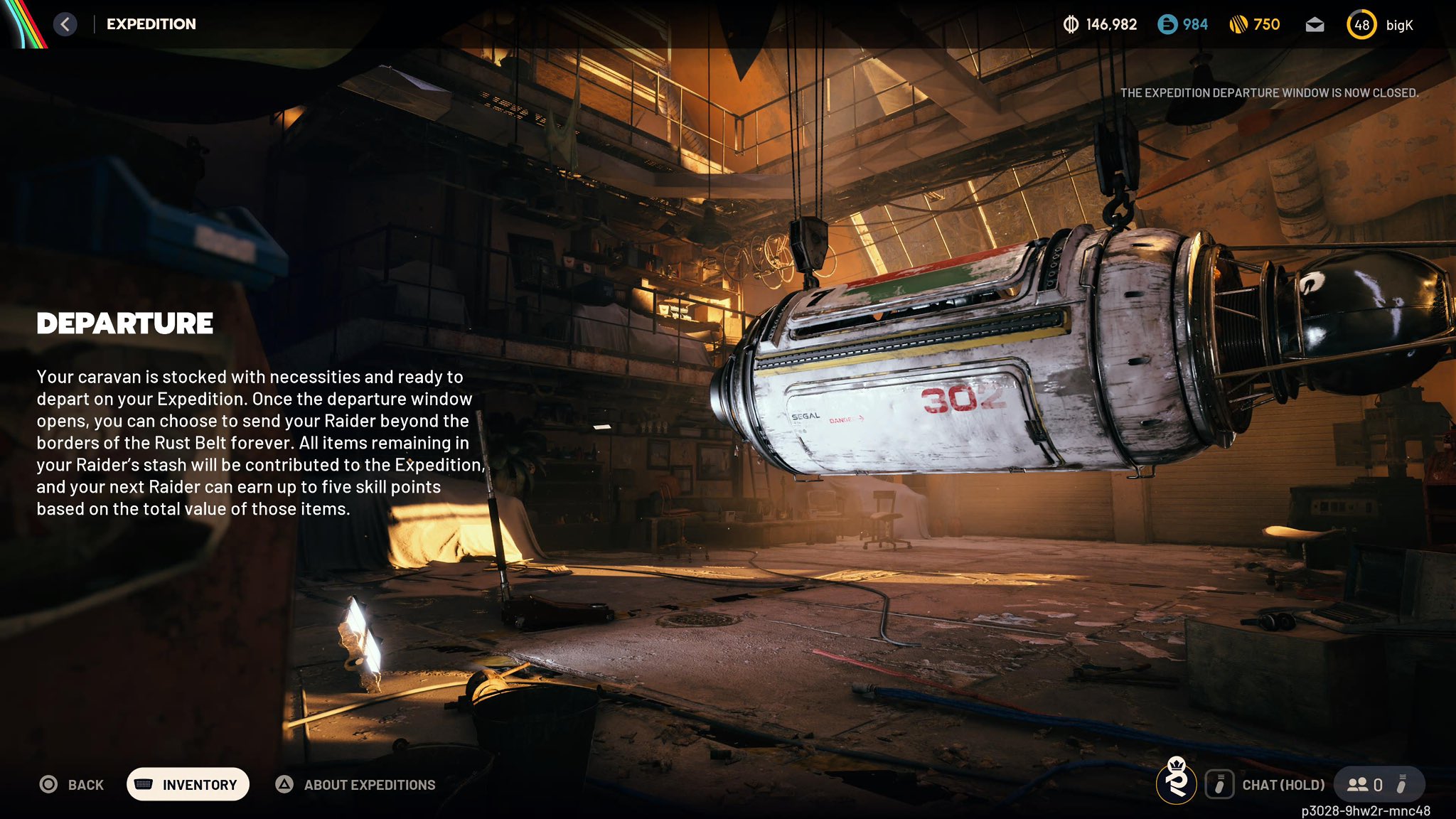1456x819 pixels.
Task: Open the Chat (Hold) option
Action: [x=1265, y=785]
